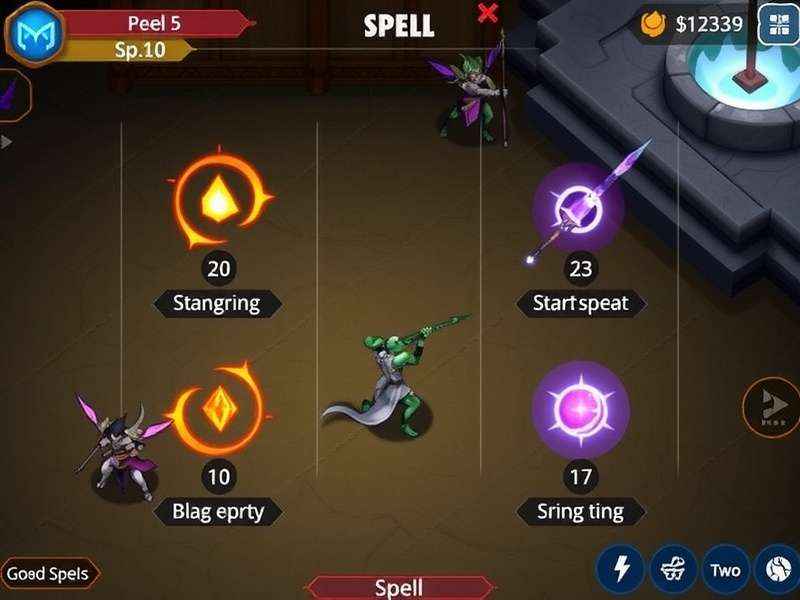Click the Blag eprty label button
Image resolution: width=800 pixels, height=600 pixels.
pos(217,511)
